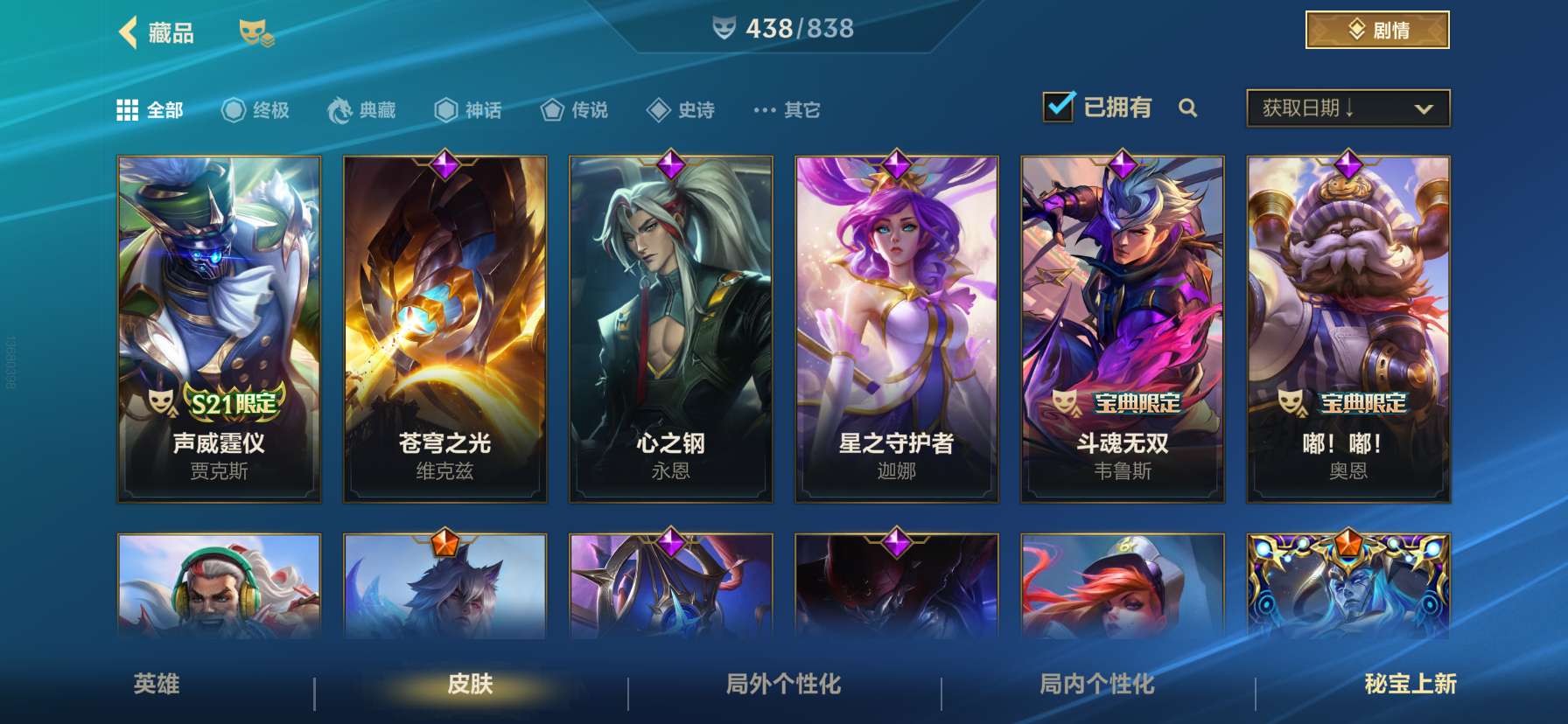Click the mask currency icon next to 藏品
The width and height of the screenshot is (1568, 724).
[256, 33]
